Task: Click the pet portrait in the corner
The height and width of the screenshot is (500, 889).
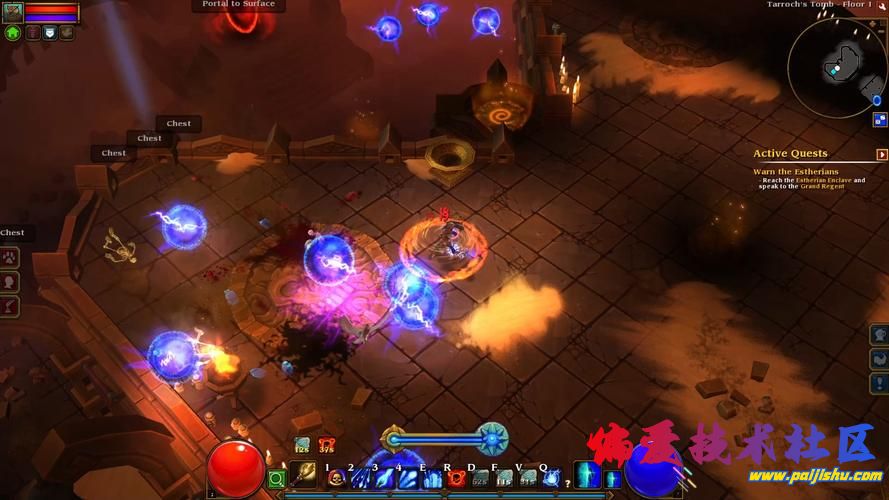Action: point(13,12)
